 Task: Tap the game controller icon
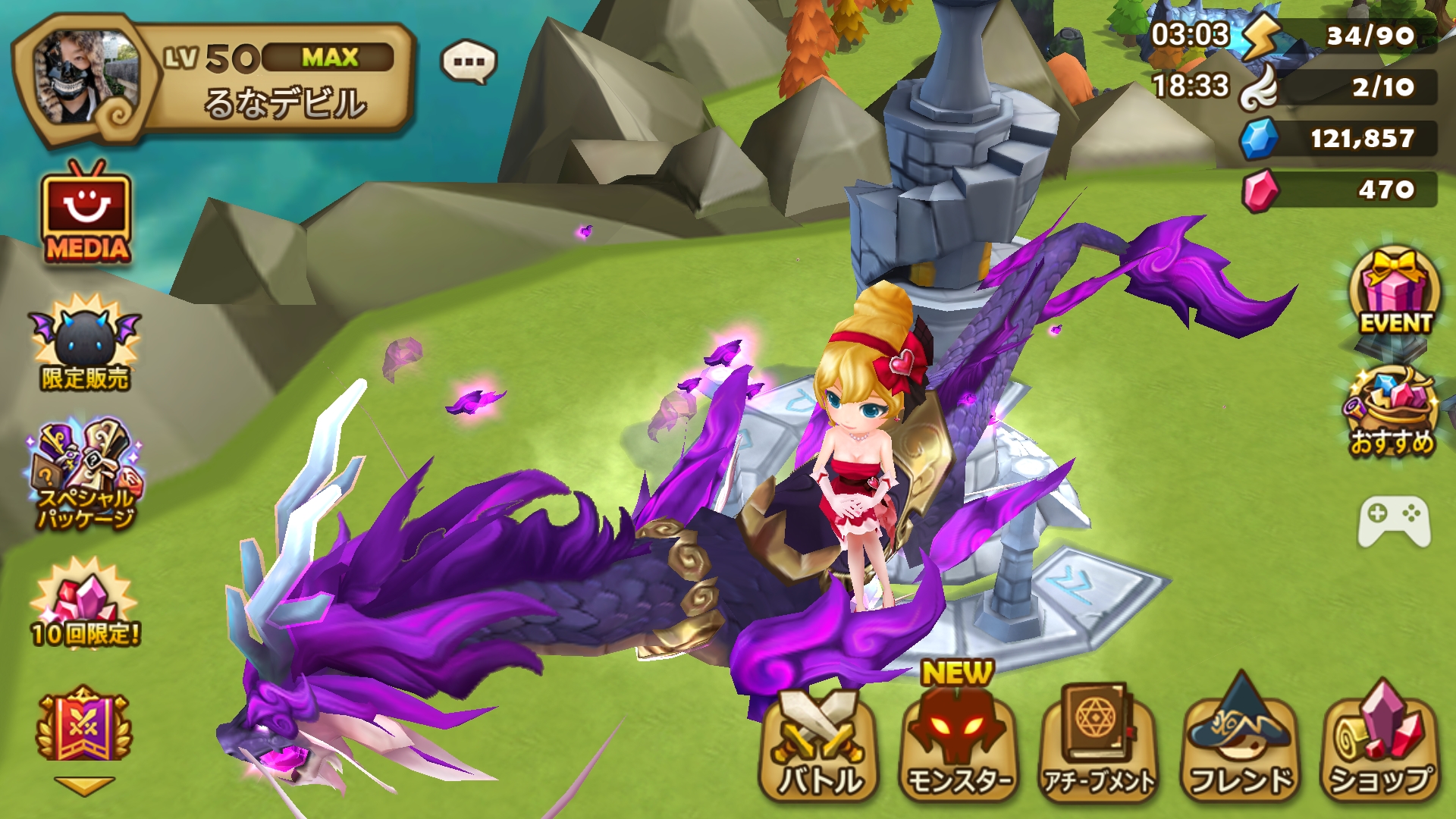[1394, 521]
